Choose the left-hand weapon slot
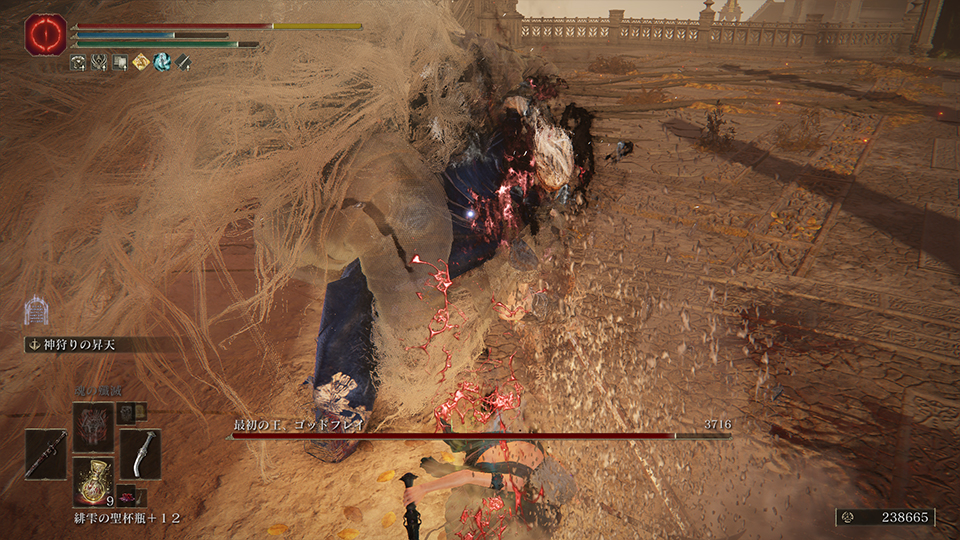Image resolution: width=960 pixels, height=540 pixels. point(46,453)
